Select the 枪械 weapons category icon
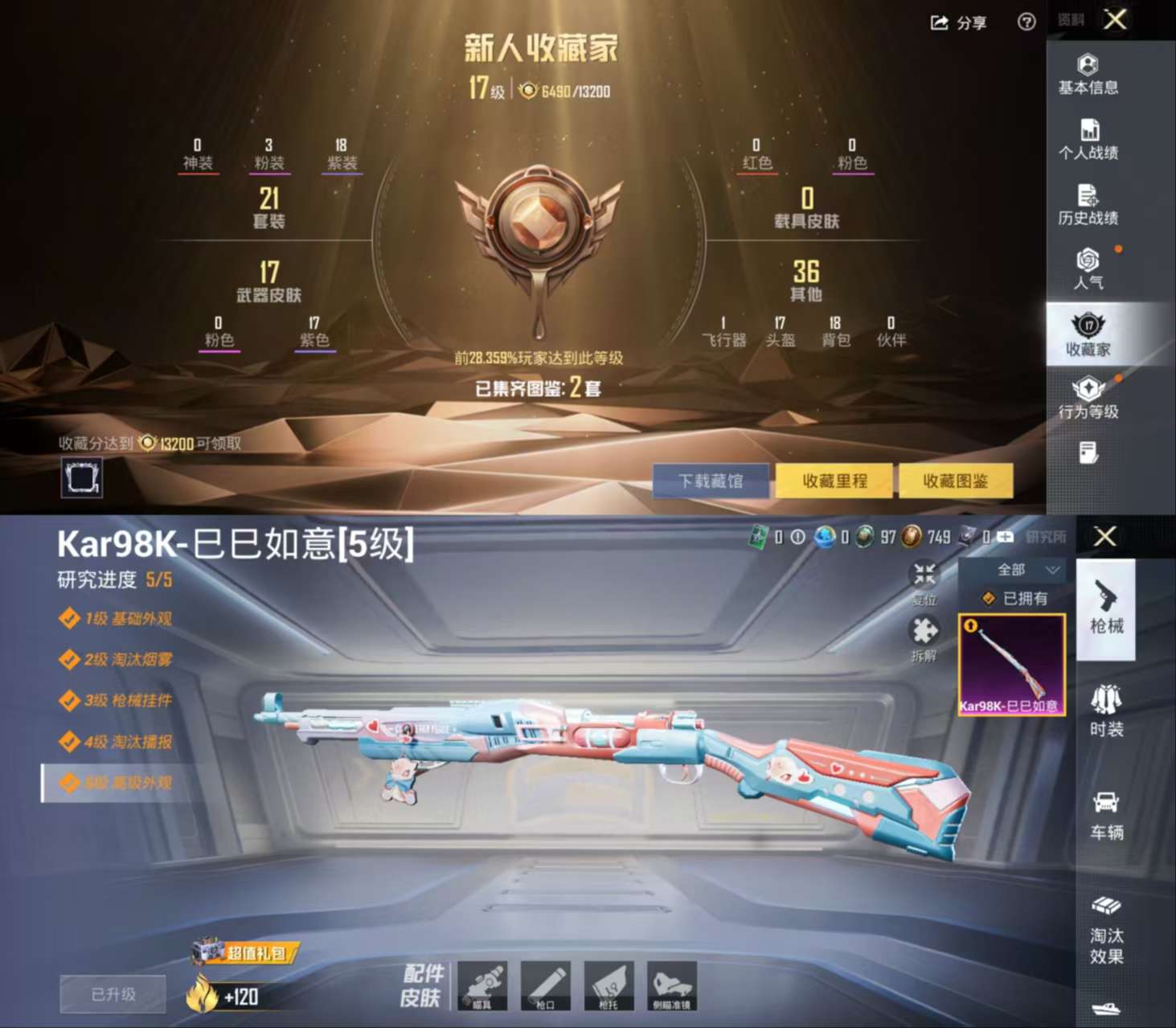Image resolution: width=1176 pixels, height=1028 pixels. [1107, 611]
